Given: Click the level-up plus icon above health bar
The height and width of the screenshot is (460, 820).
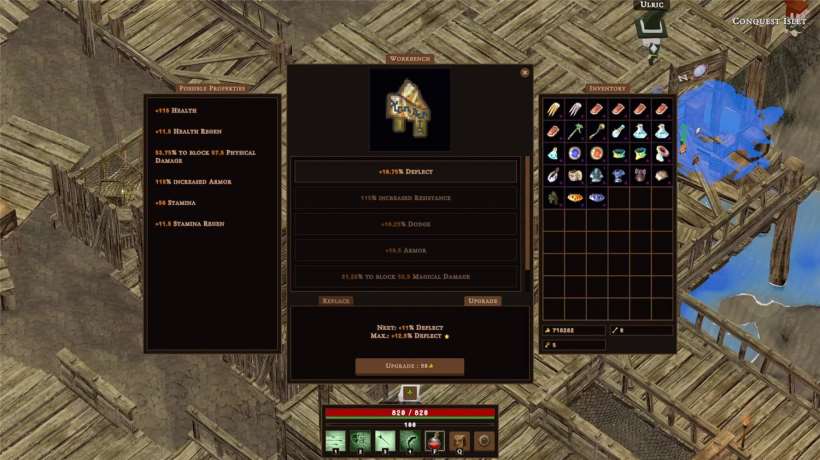Looking at the screenshot, I should point(410,393).
